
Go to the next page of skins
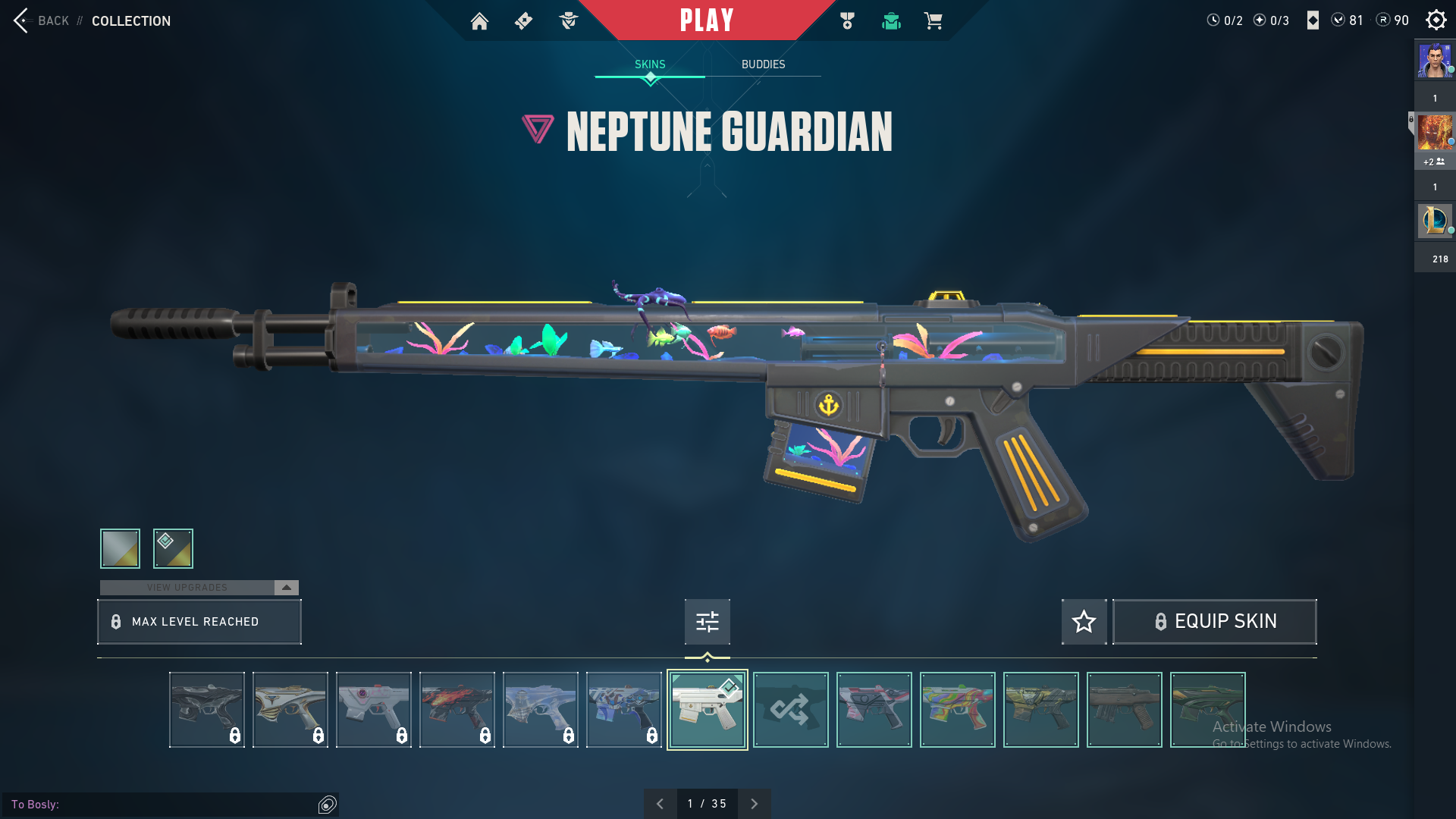[x=754, y=804]
